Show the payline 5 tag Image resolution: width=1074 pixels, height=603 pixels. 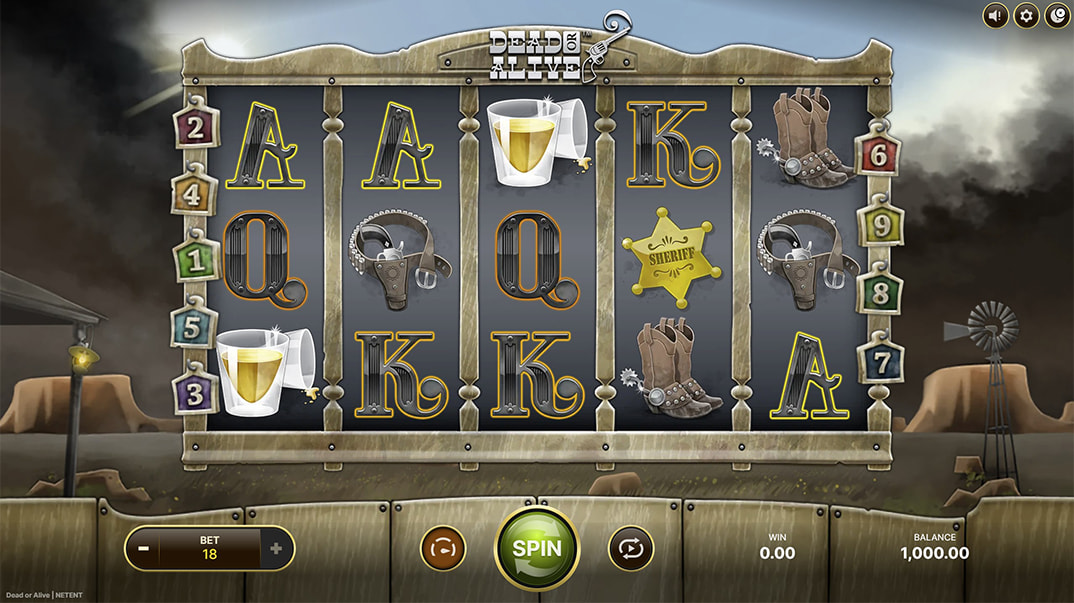(194, 326)
